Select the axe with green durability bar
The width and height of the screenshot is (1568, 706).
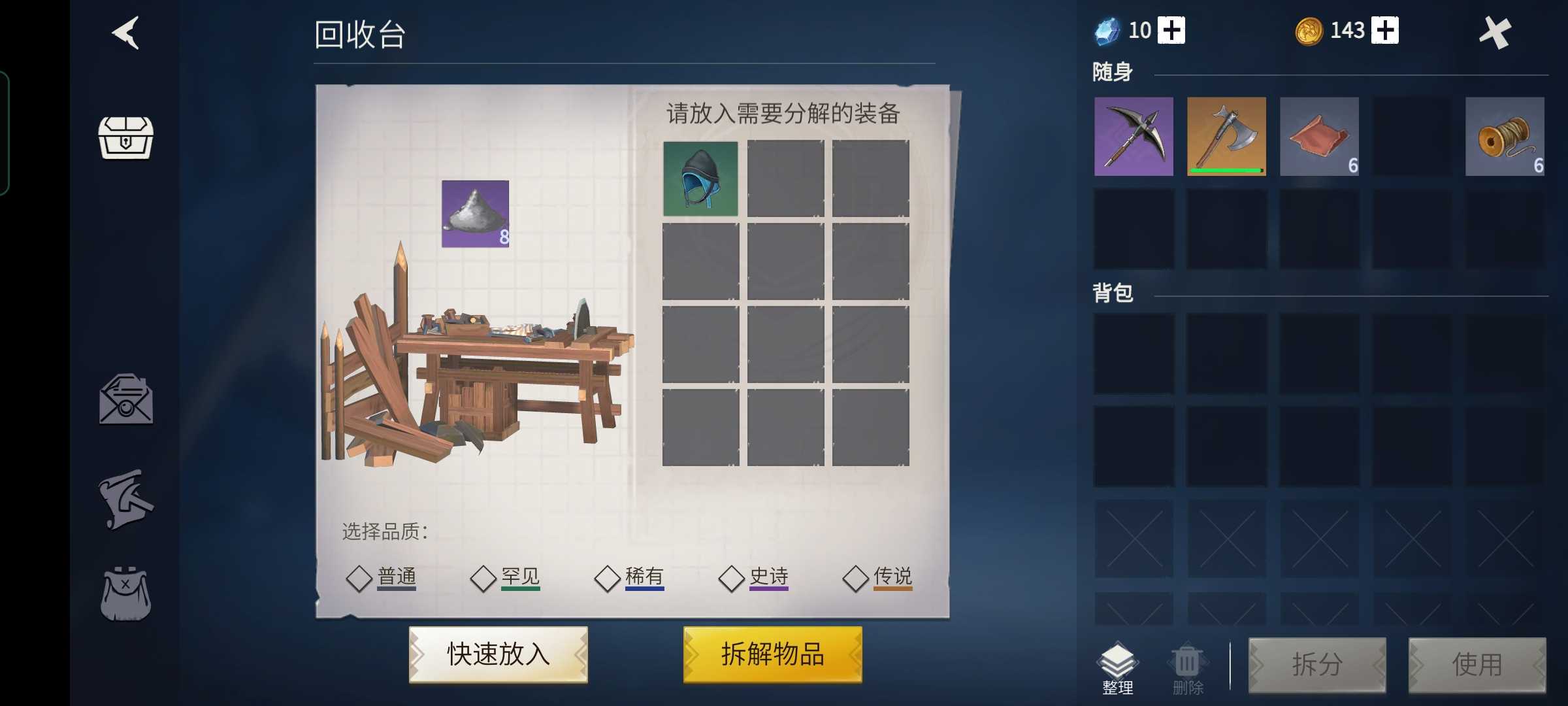coord(1226,137)
